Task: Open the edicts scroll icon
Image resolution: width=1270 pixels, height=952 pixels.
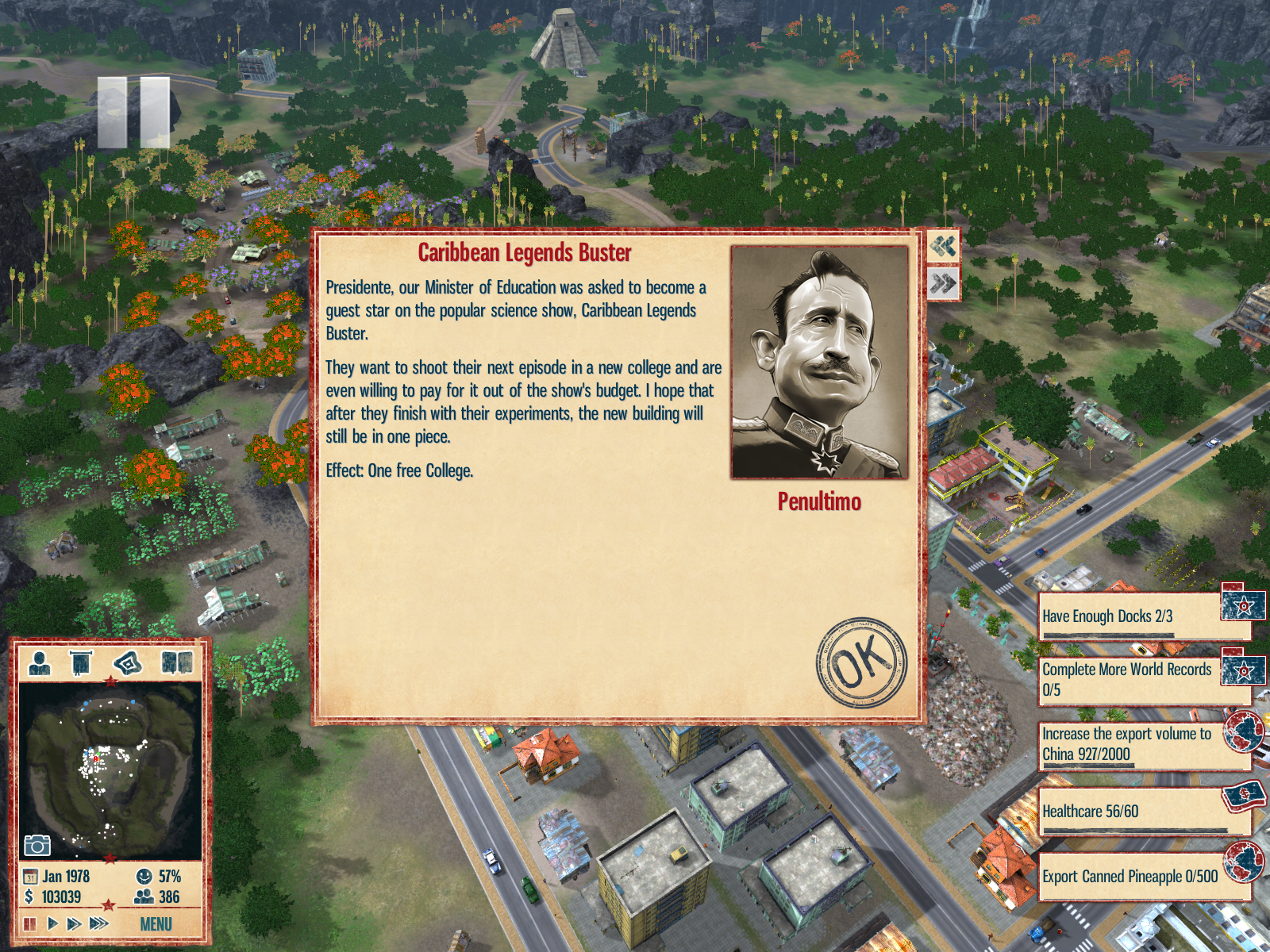Action: point(81,662)
